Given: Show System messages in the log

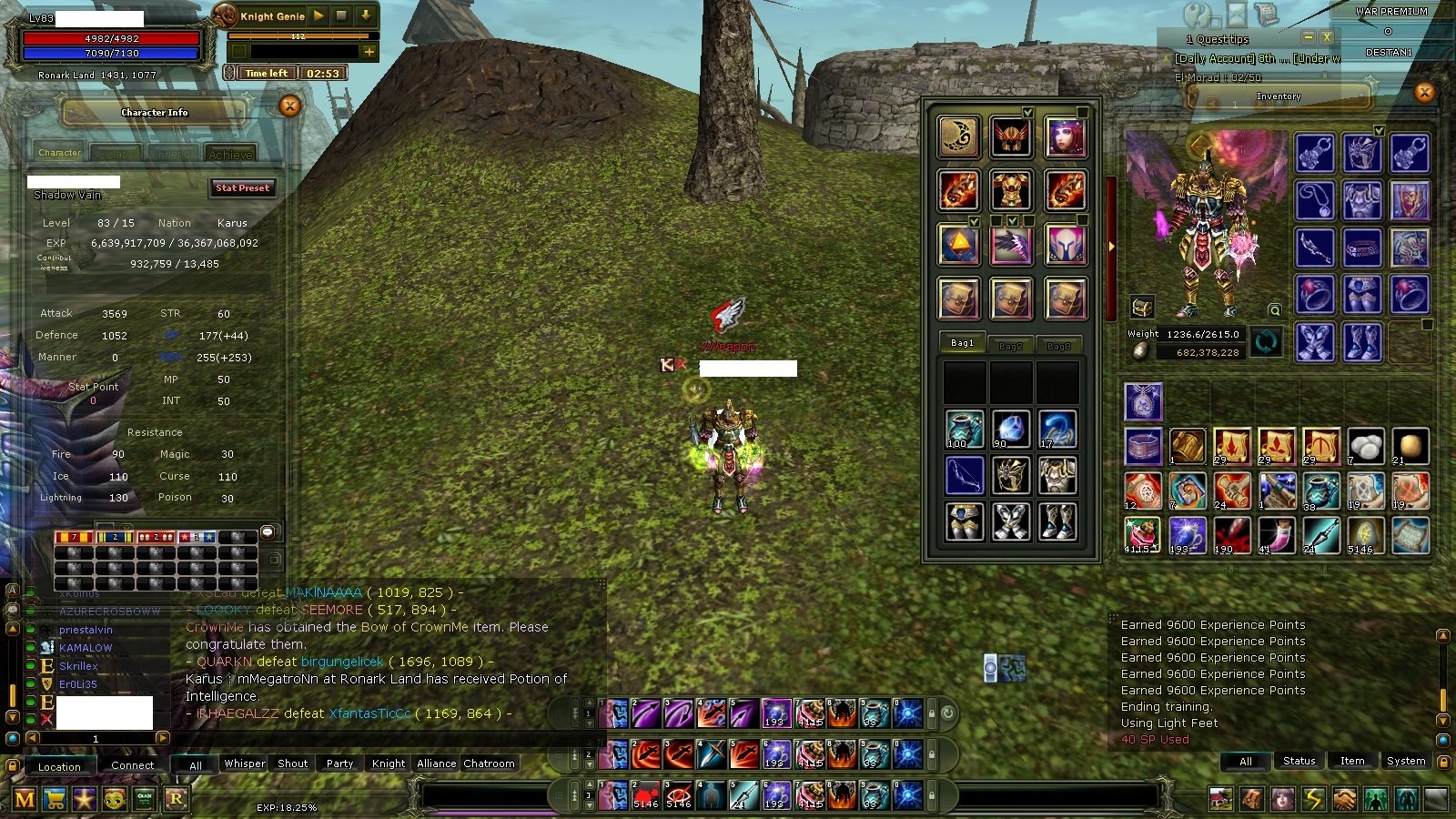Looking at the screenshot, I should pos(1406,761).
